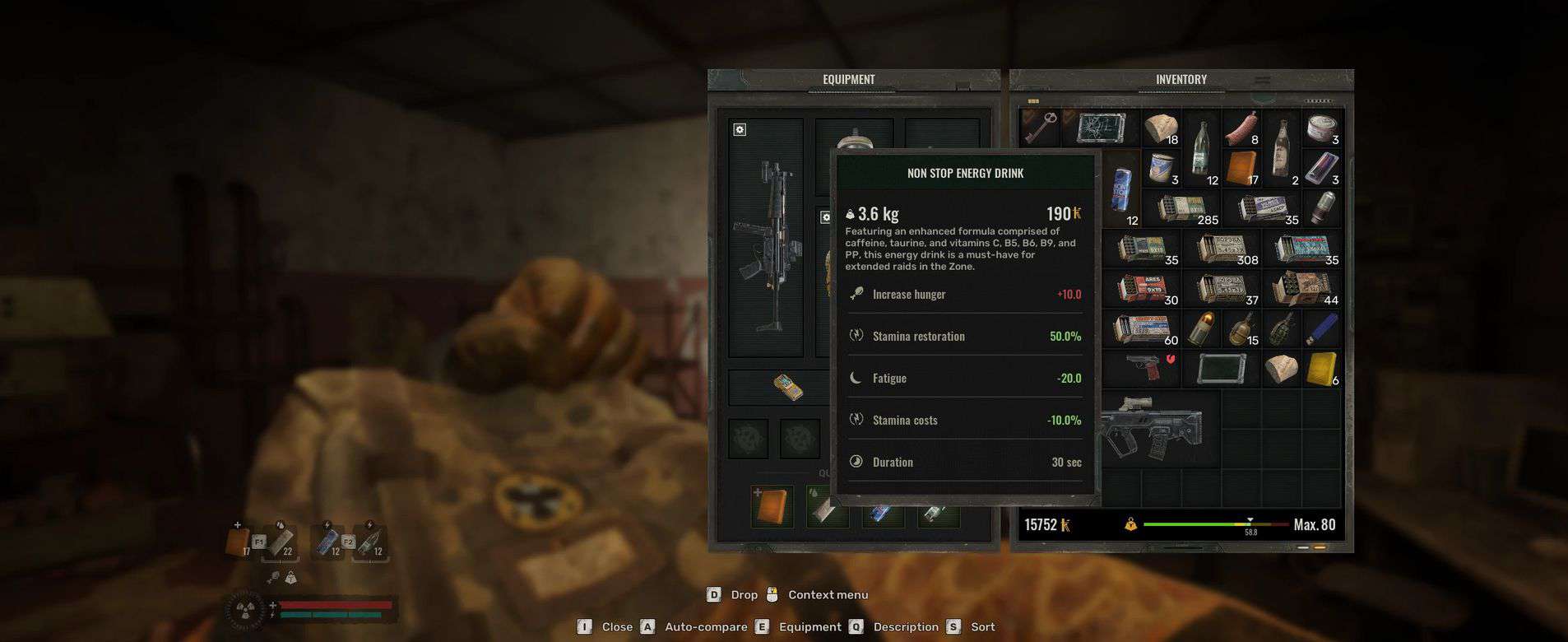The width and height of the screenshot is (1568, 642).
Task: Select the bullpup rifle in inventory
Action: click(1152, 428)
